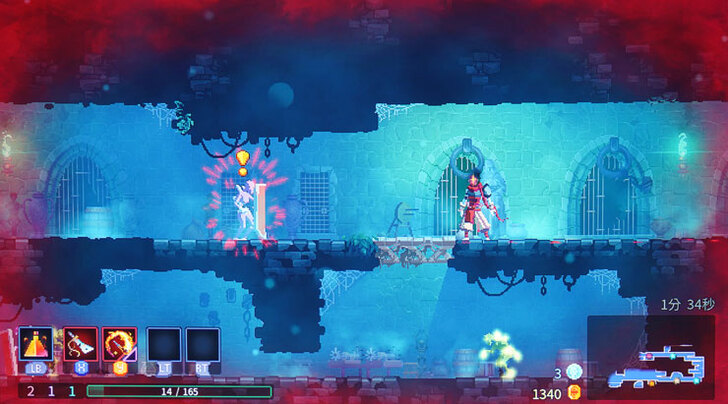Select the fiery secondary weapon slot

tap(120, 344)
